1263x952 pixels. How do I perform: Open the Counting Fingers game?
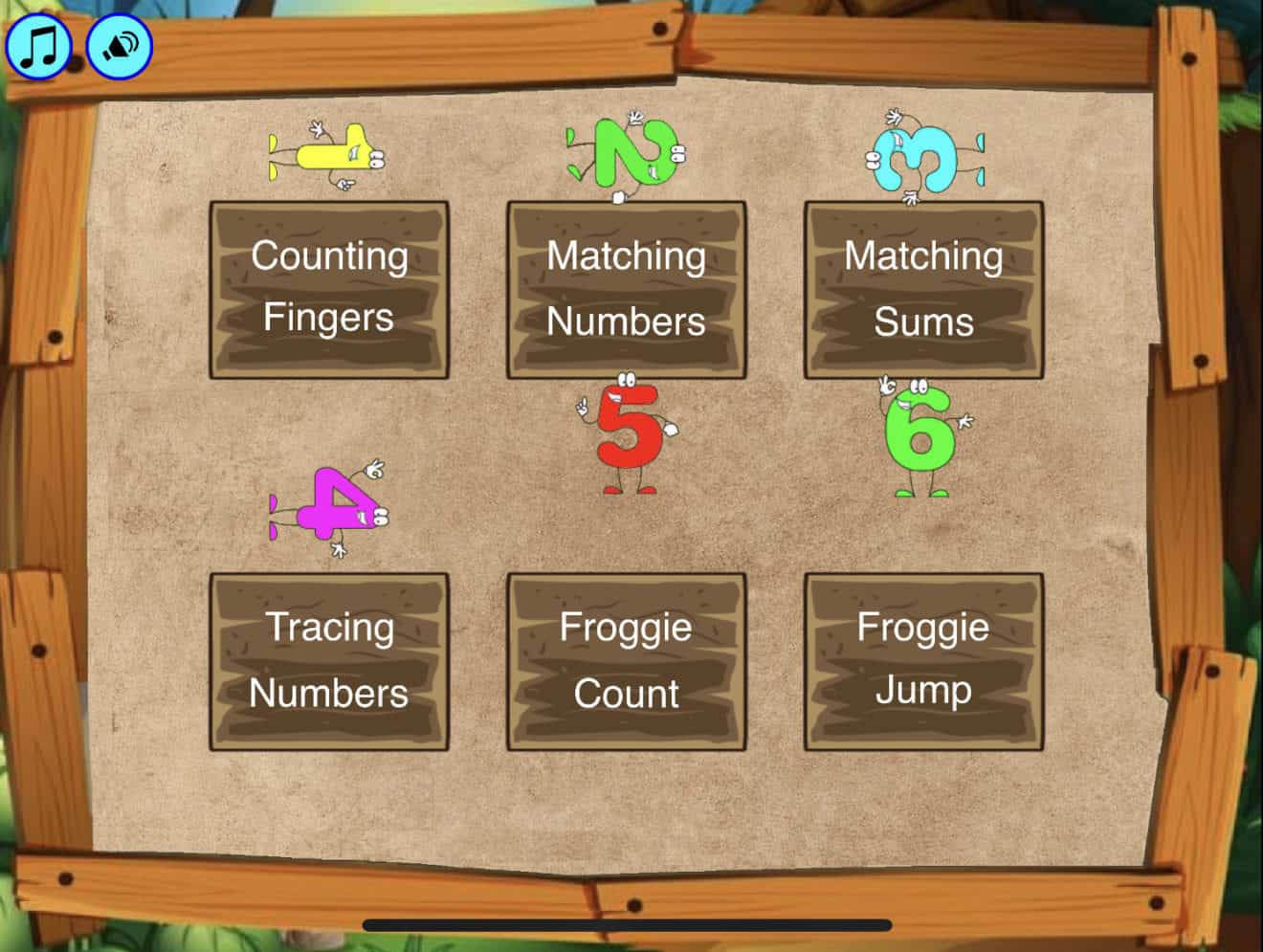327,287
